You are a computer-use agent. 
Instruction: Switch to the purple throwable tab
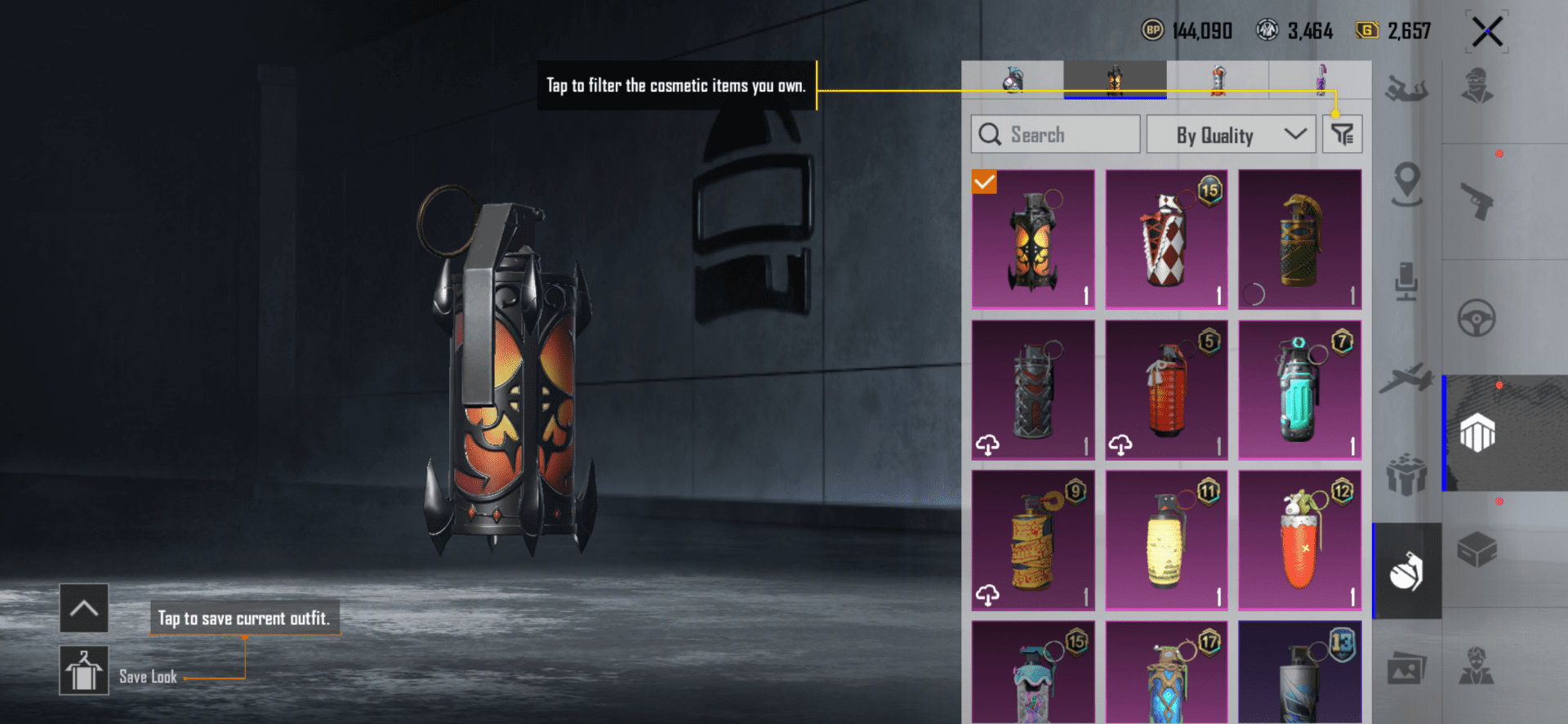click(x=1320, y=80)
